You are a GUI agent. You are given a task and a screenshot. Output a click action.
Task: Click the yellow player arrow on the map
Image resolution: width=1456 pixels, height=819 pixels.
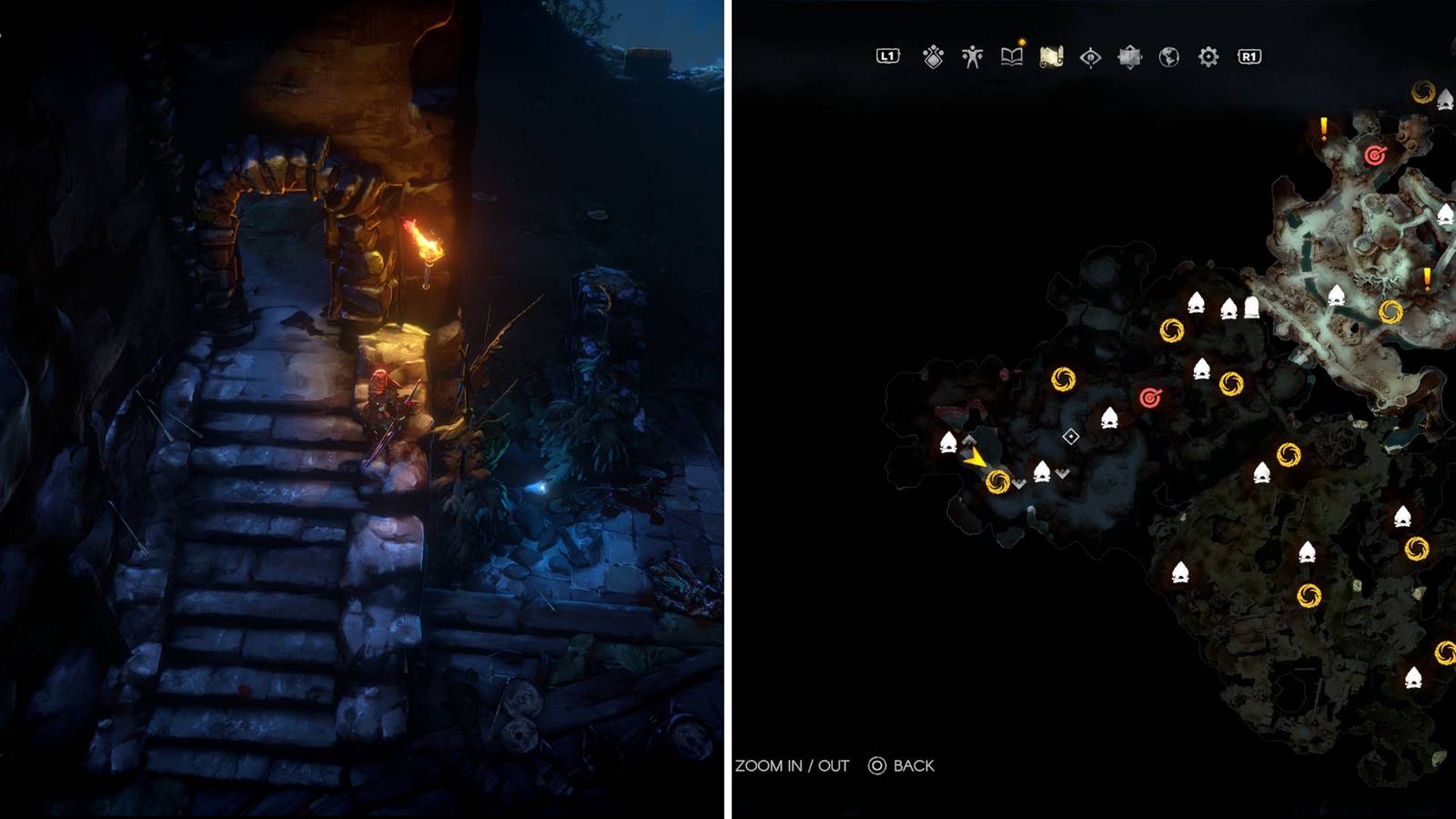coord(976,460)
